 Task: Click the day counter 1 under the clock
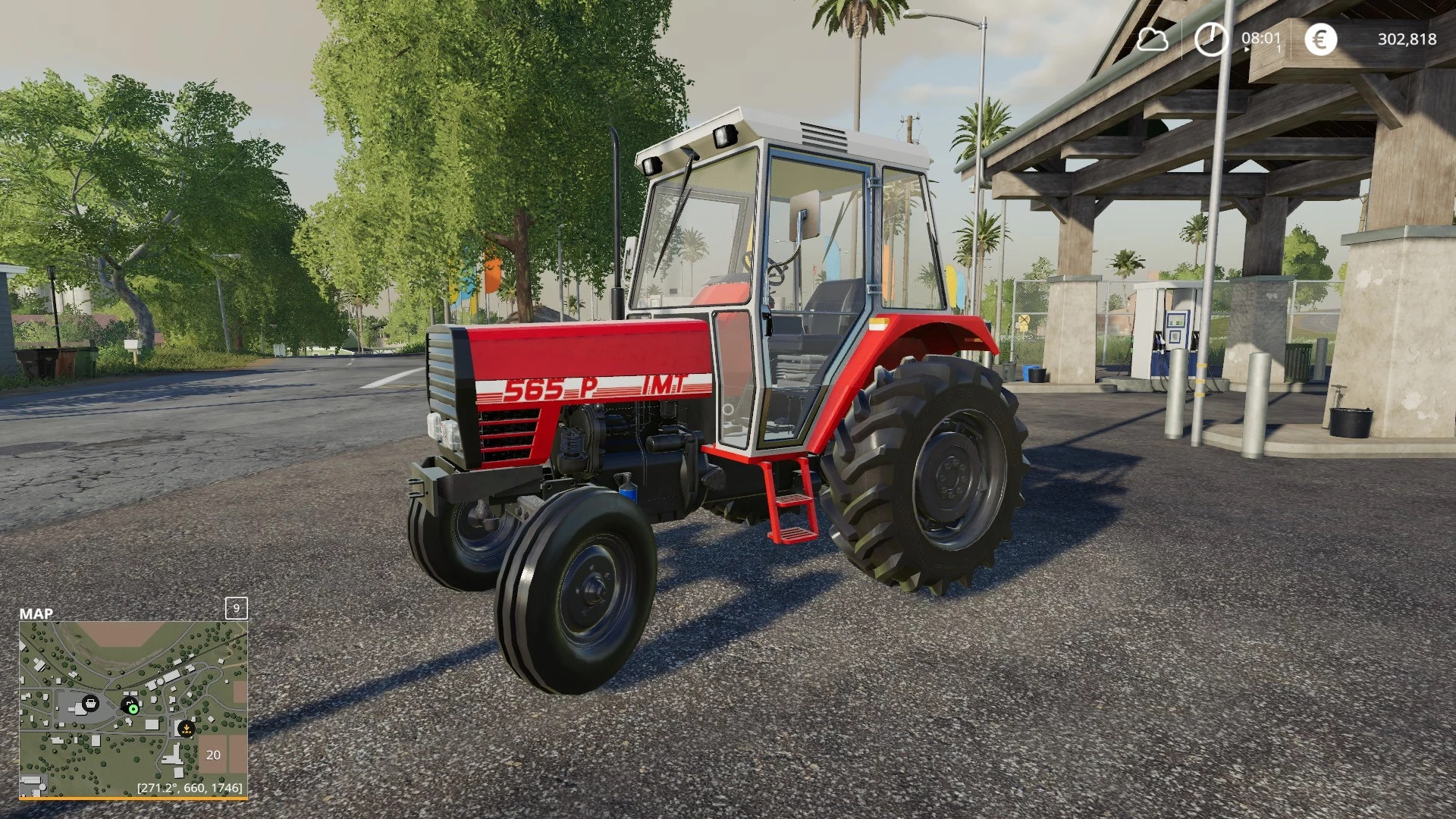tap(1279, 48)
